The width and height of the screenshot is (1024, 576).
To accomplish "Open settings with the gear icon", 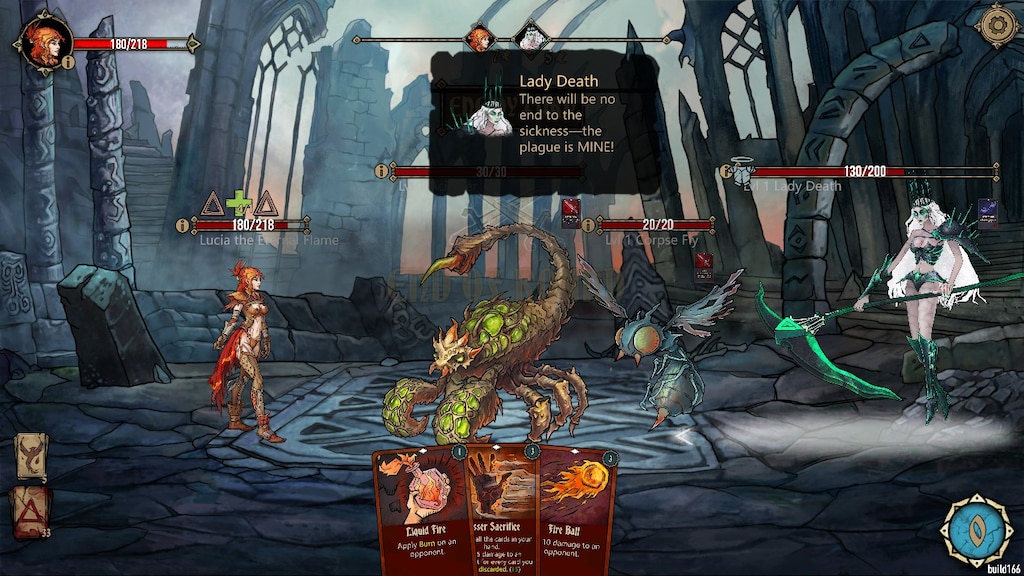I will (997, 26).
